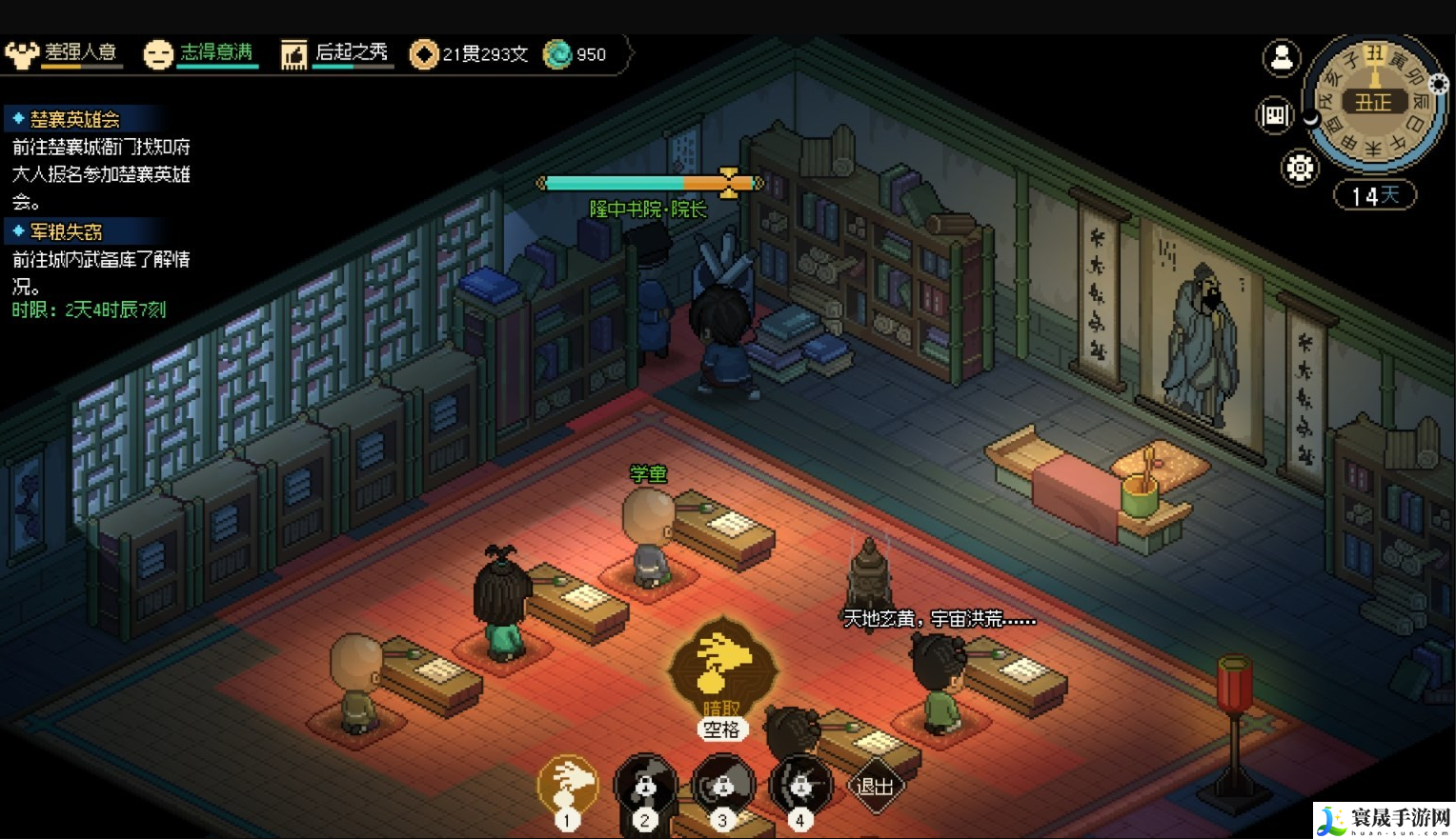Viewport: 1456px width, 839px height.
Task: Check the 后起之秀 reputation status
Action: point(335,53)
